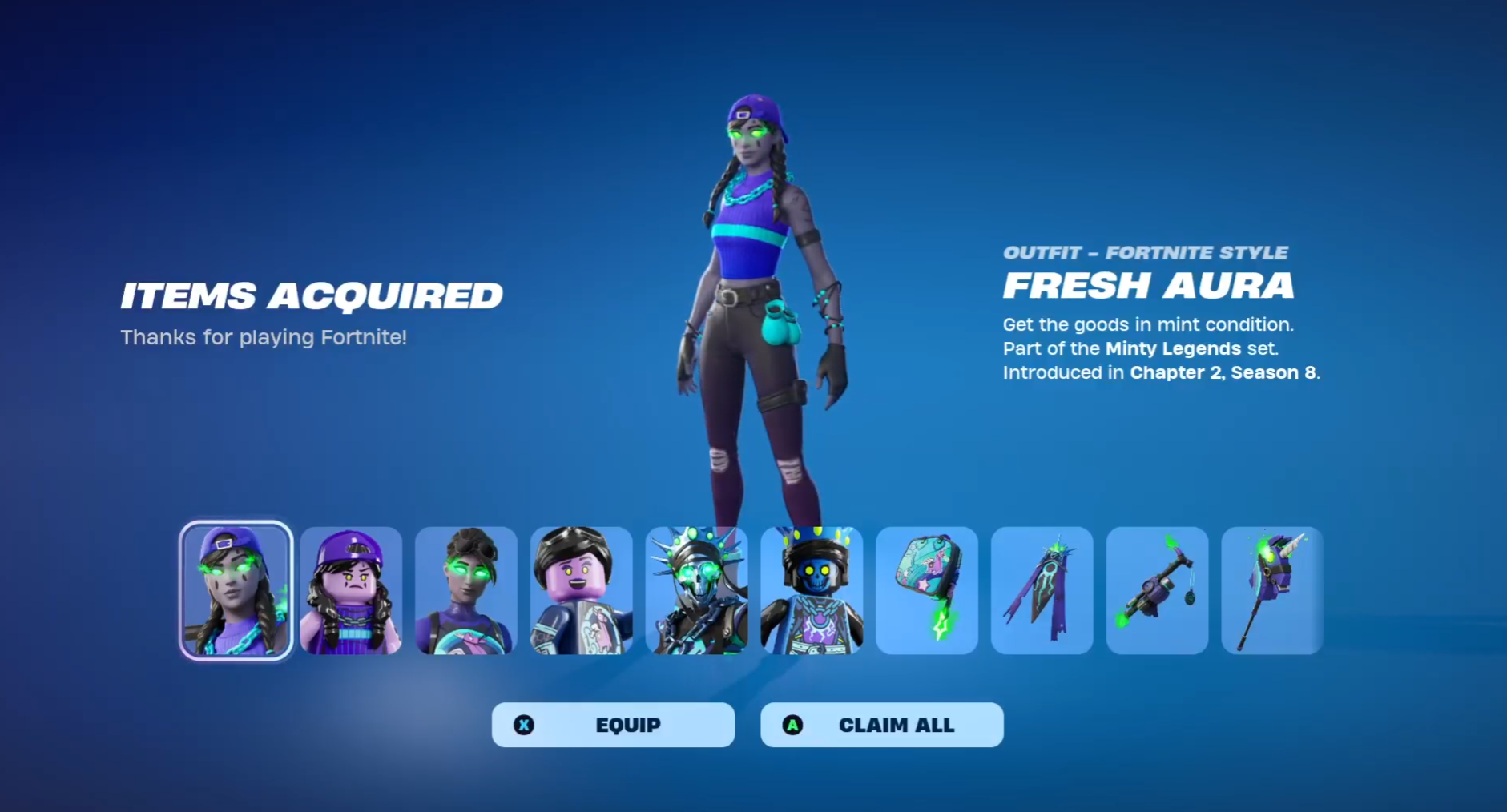Select the spiked-crown skull outfit tile
This screenshot has height=812, width=1507.
[697, 590]
